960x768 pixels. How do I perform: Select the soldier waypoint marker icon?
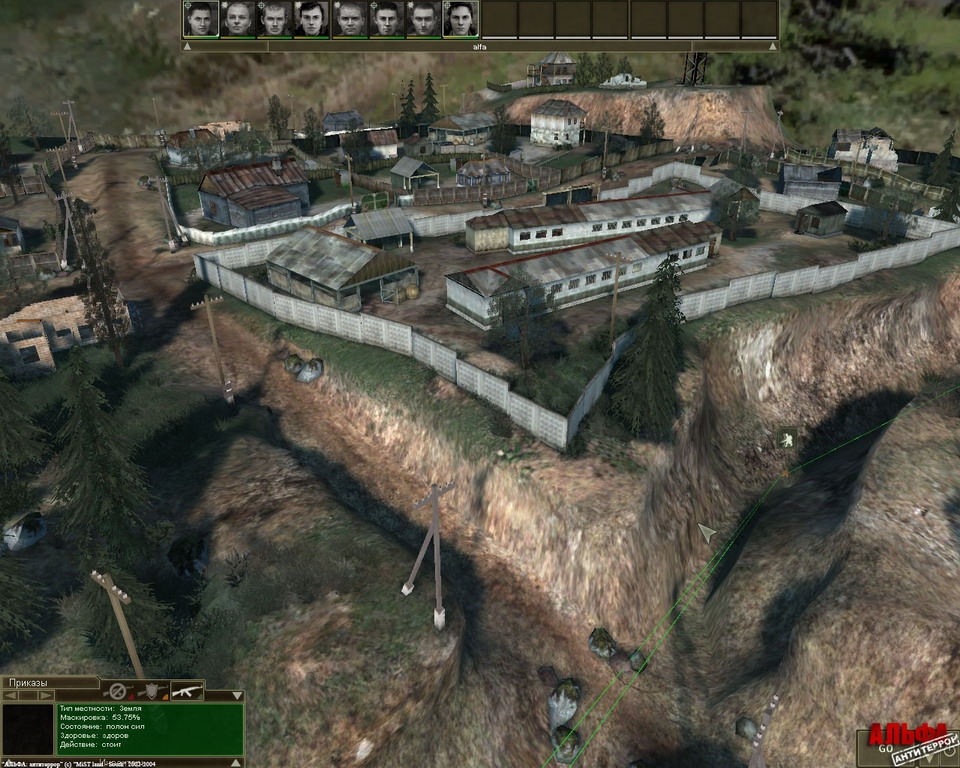point(787,437)
